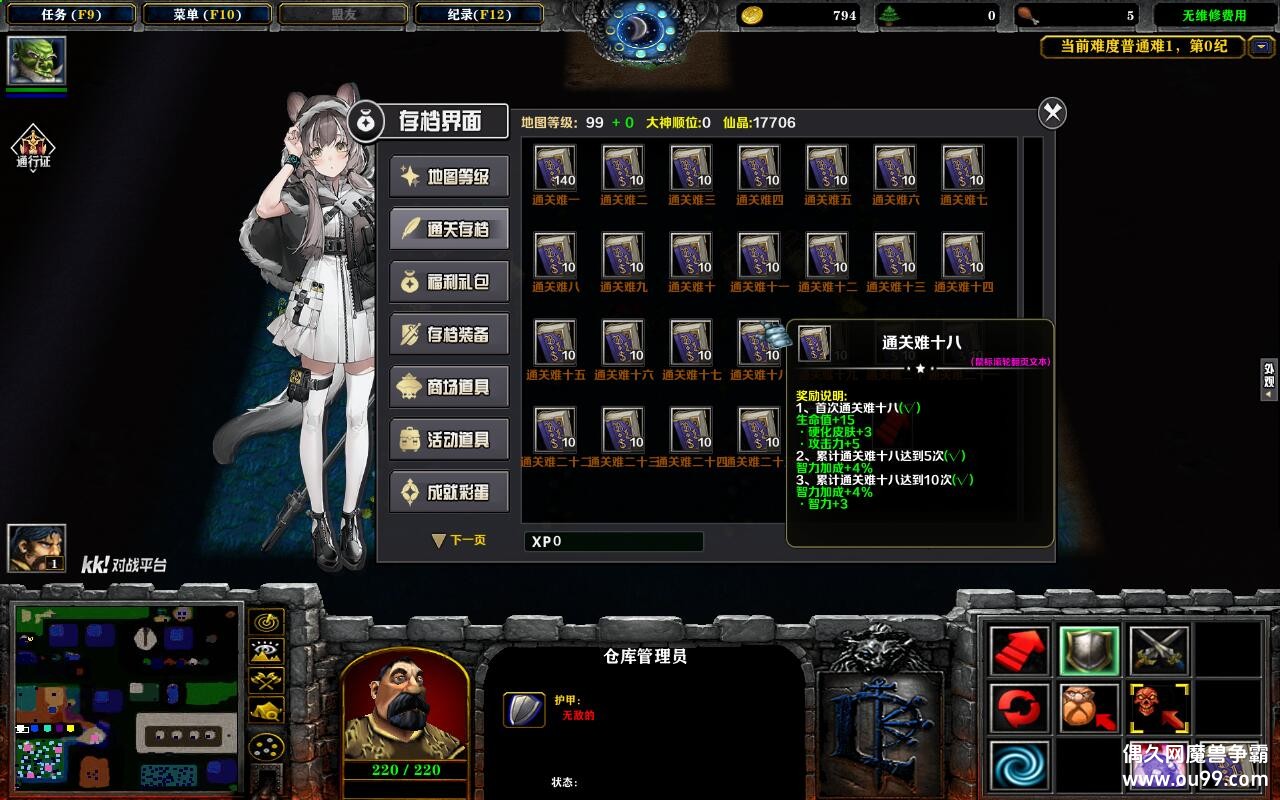Go to the next page with 下一页
Image resolution: width=1280 pixels, height=800 pixels.
point(459,540)
